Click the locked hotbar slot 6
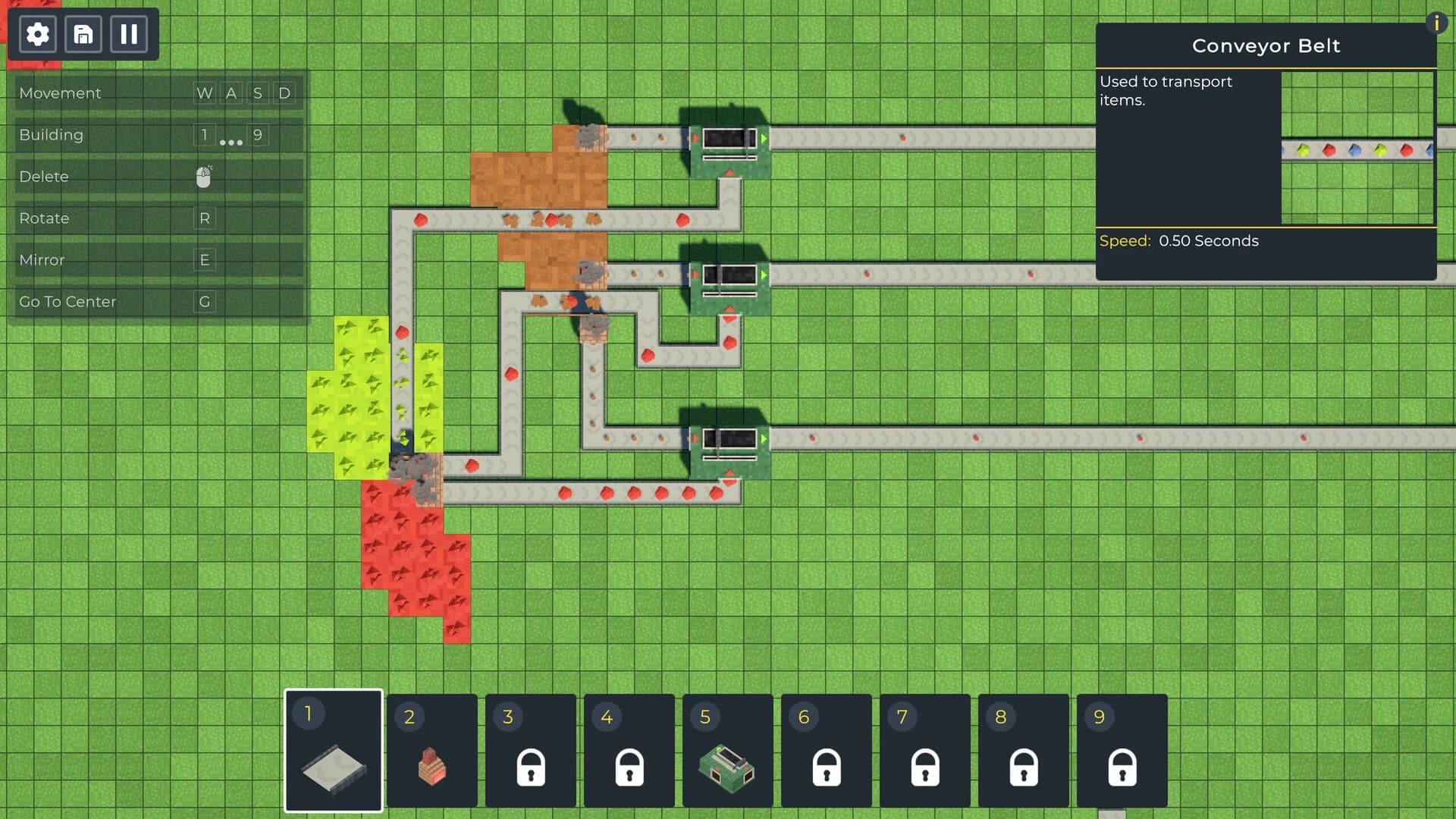Viewport: 1456px width, 819px height. click(827, 767)
